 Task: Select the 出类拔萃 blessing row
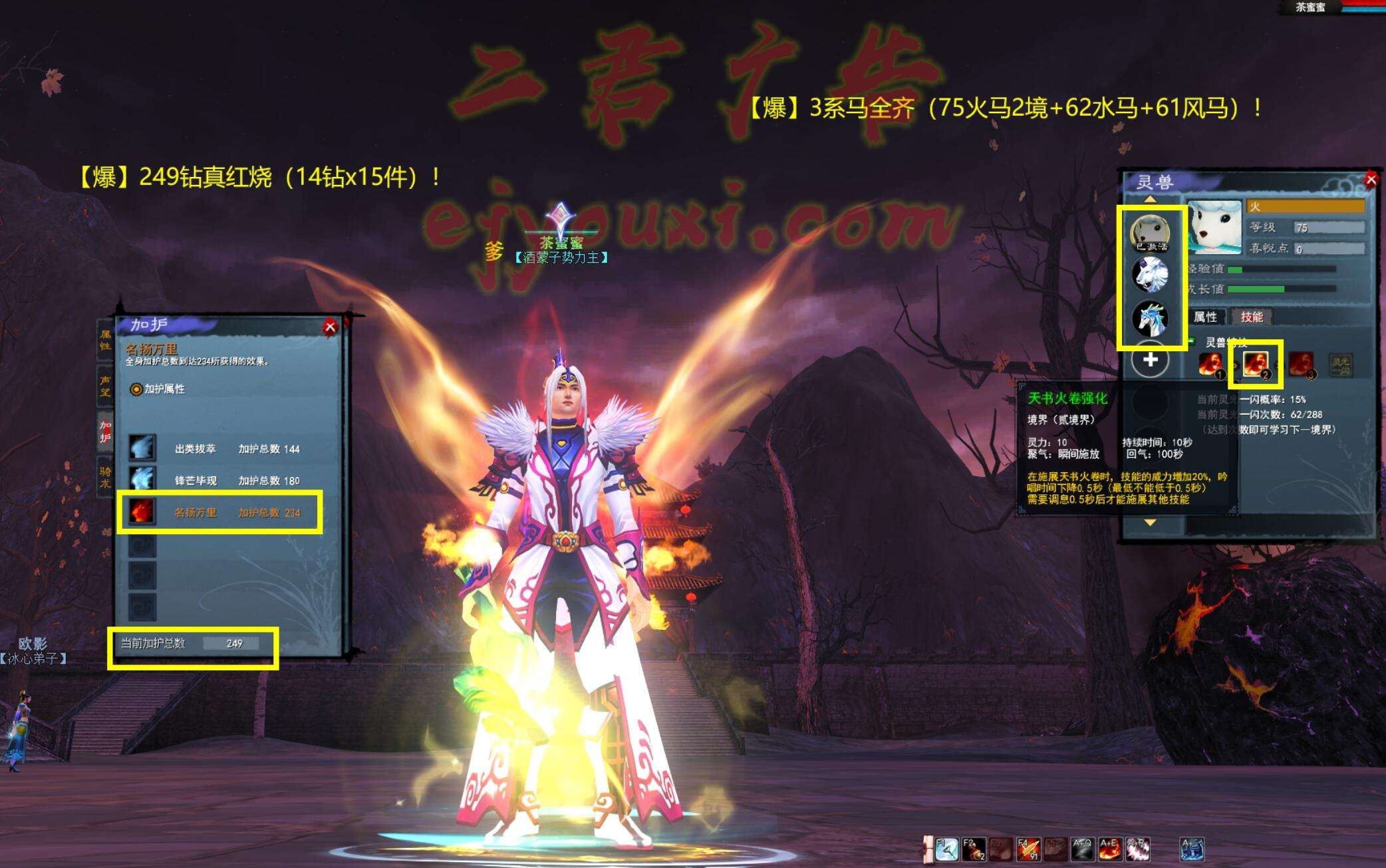(219, 449)
